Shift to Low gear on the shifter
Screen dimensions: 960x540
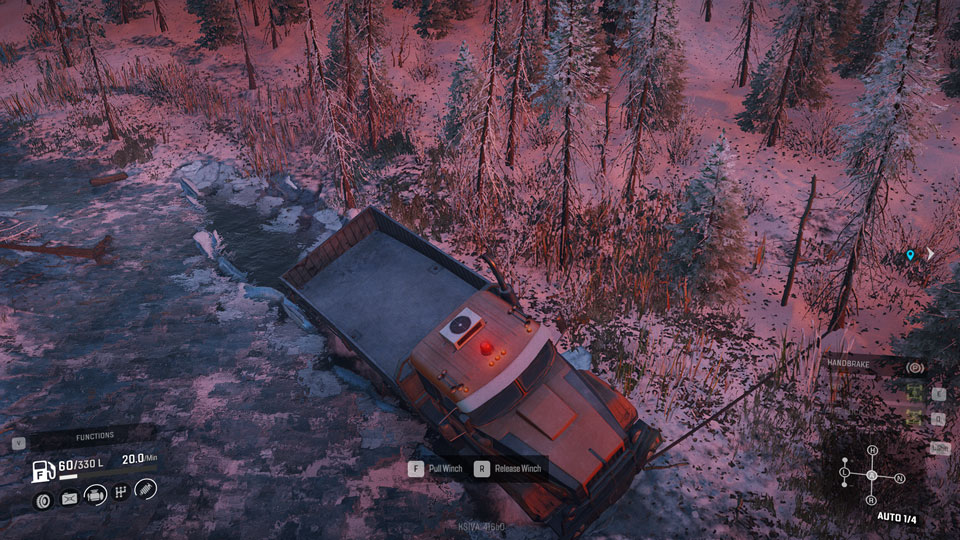point(845,471)
